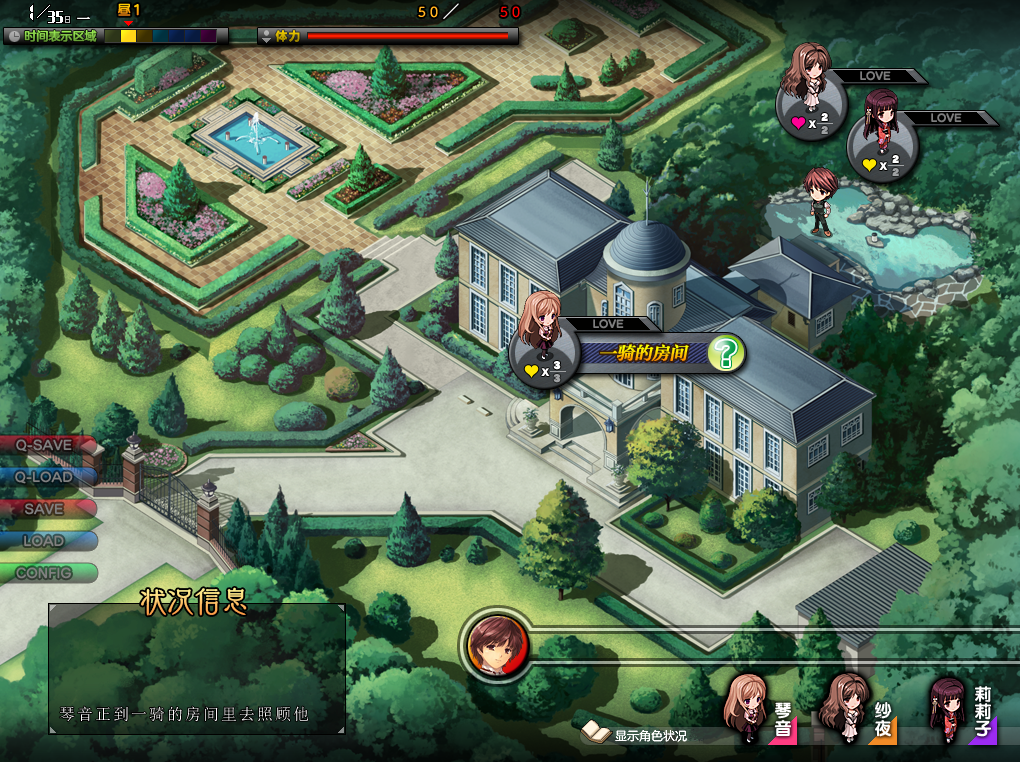This screenshot has width=1020, height=762.
Task: Select the red-dress girl's LOVE event bubble
Action: [x=882, y=147]
